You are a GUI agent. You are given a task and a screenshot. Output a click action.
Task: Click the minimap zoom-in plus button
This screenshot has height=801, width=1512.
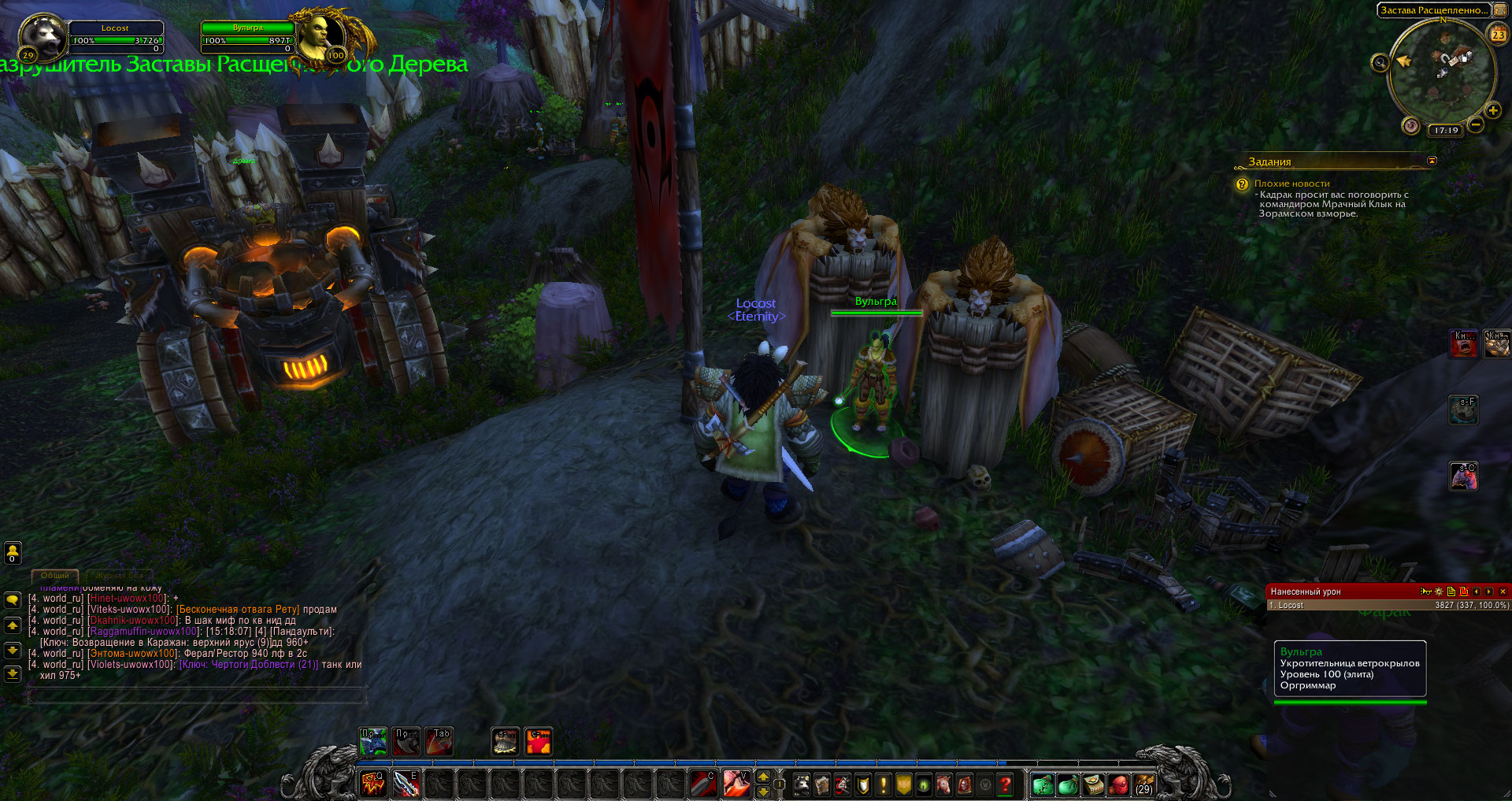click(1492, 110)
